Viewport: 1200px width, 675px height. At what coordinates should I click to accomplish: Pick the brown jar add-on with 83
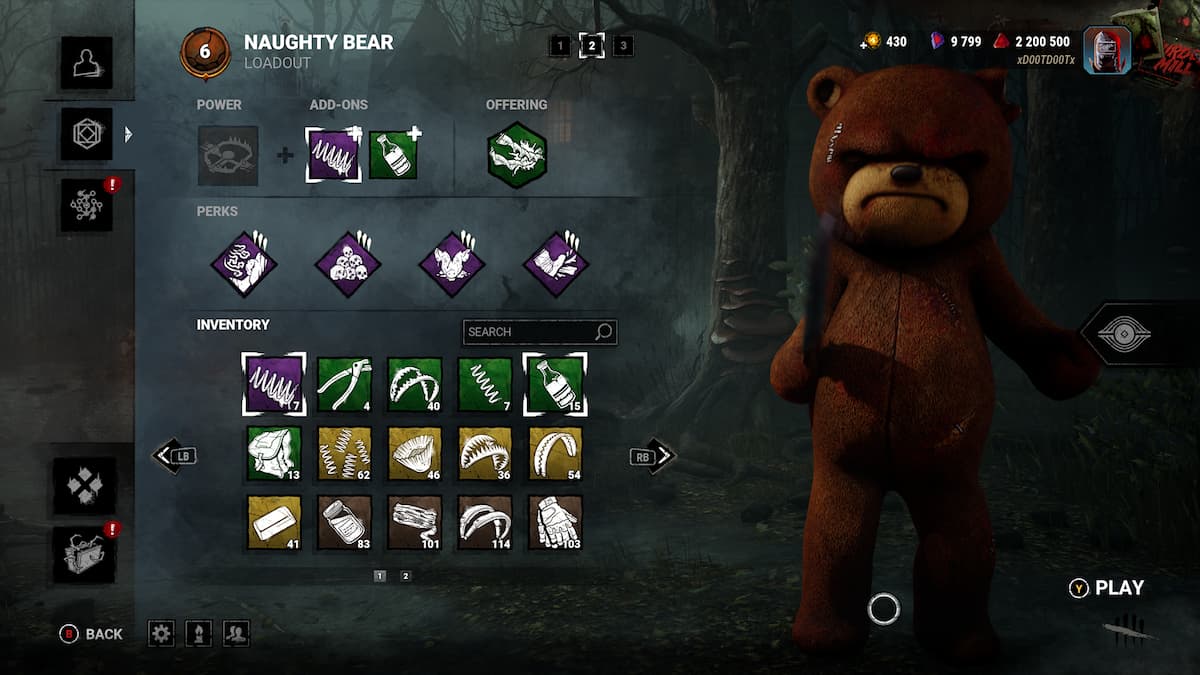click(344, 522)
